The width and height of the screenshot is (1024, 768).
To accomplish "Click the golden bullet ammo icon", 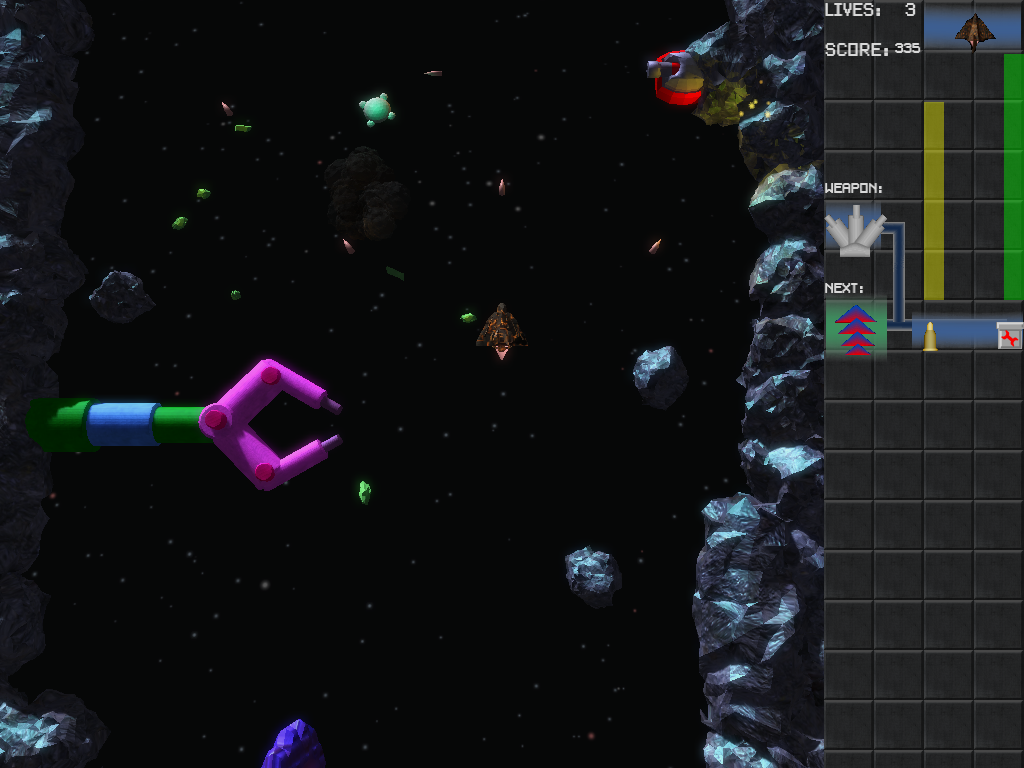I will click(930, 336).
